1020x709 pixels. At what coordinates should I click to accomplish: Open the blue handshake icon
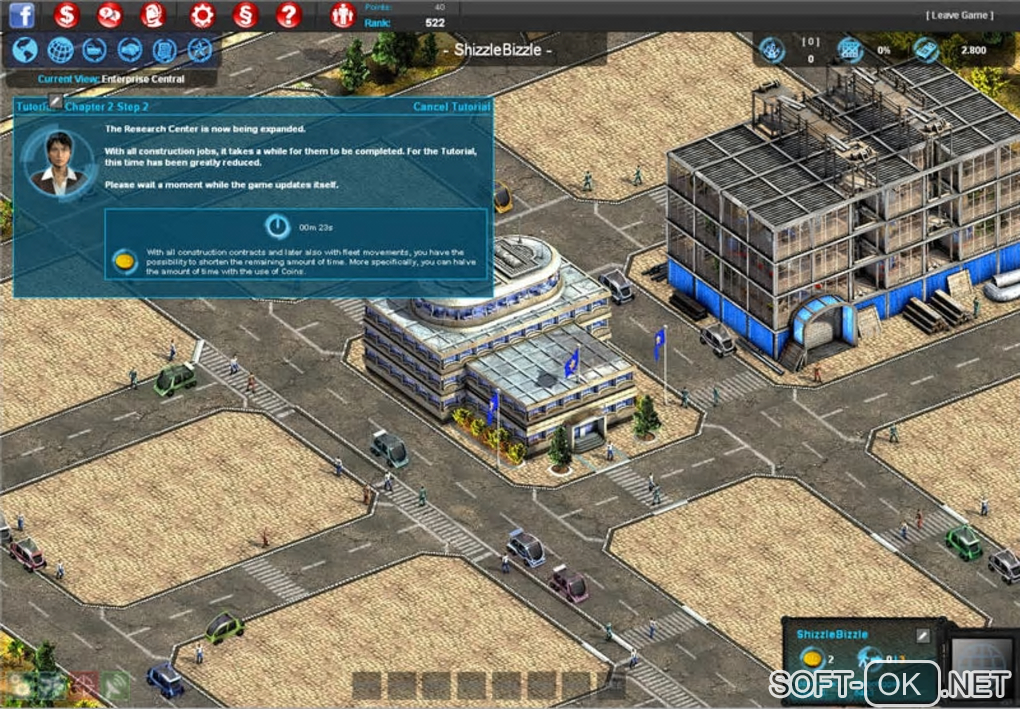point(130,50)
